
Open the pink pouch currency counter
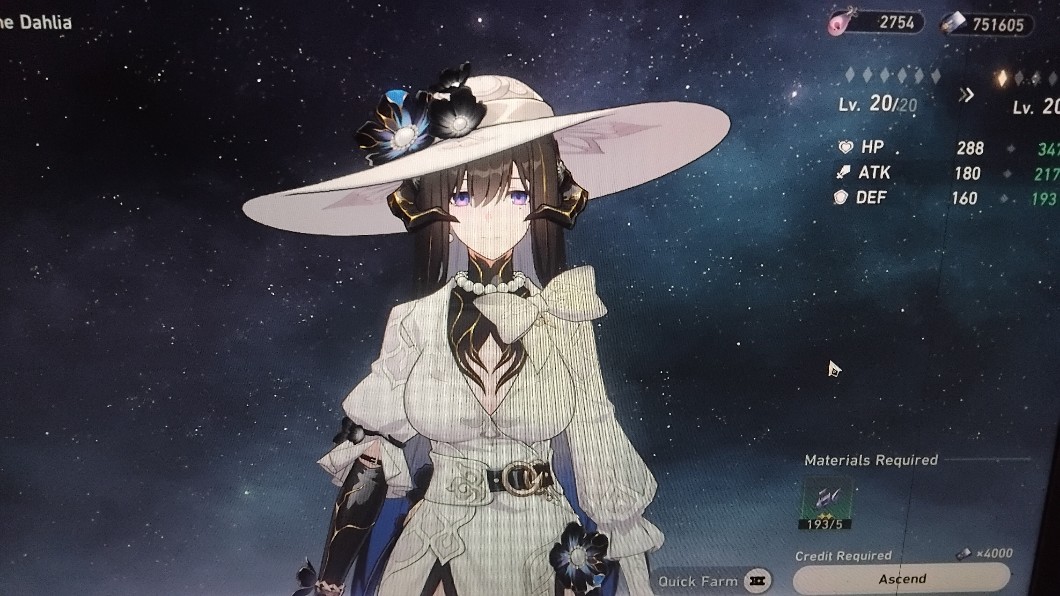pos(875,23)
